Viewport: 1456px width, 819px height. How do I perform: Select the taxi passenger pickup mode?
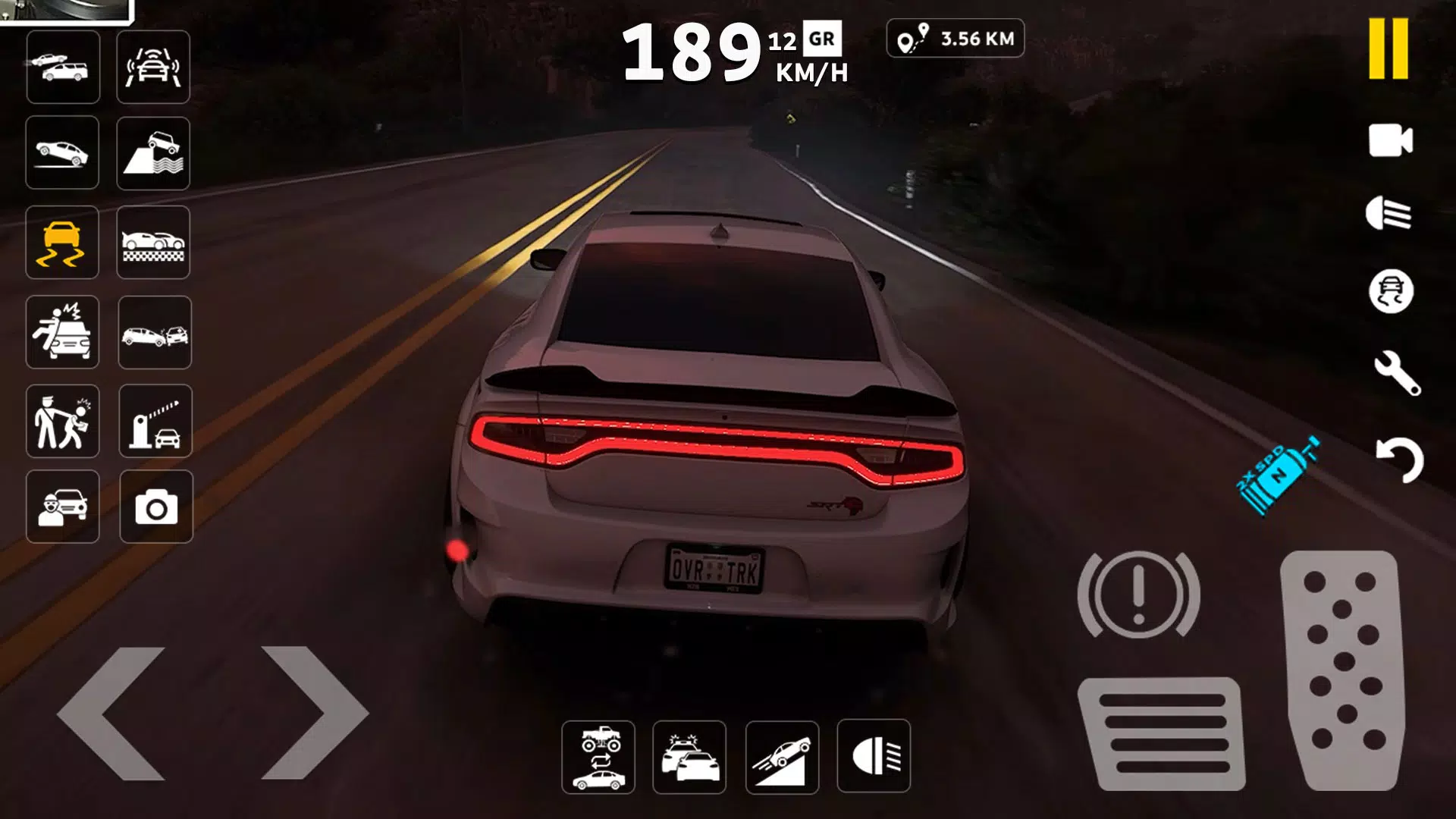click(x=63, y=507)
